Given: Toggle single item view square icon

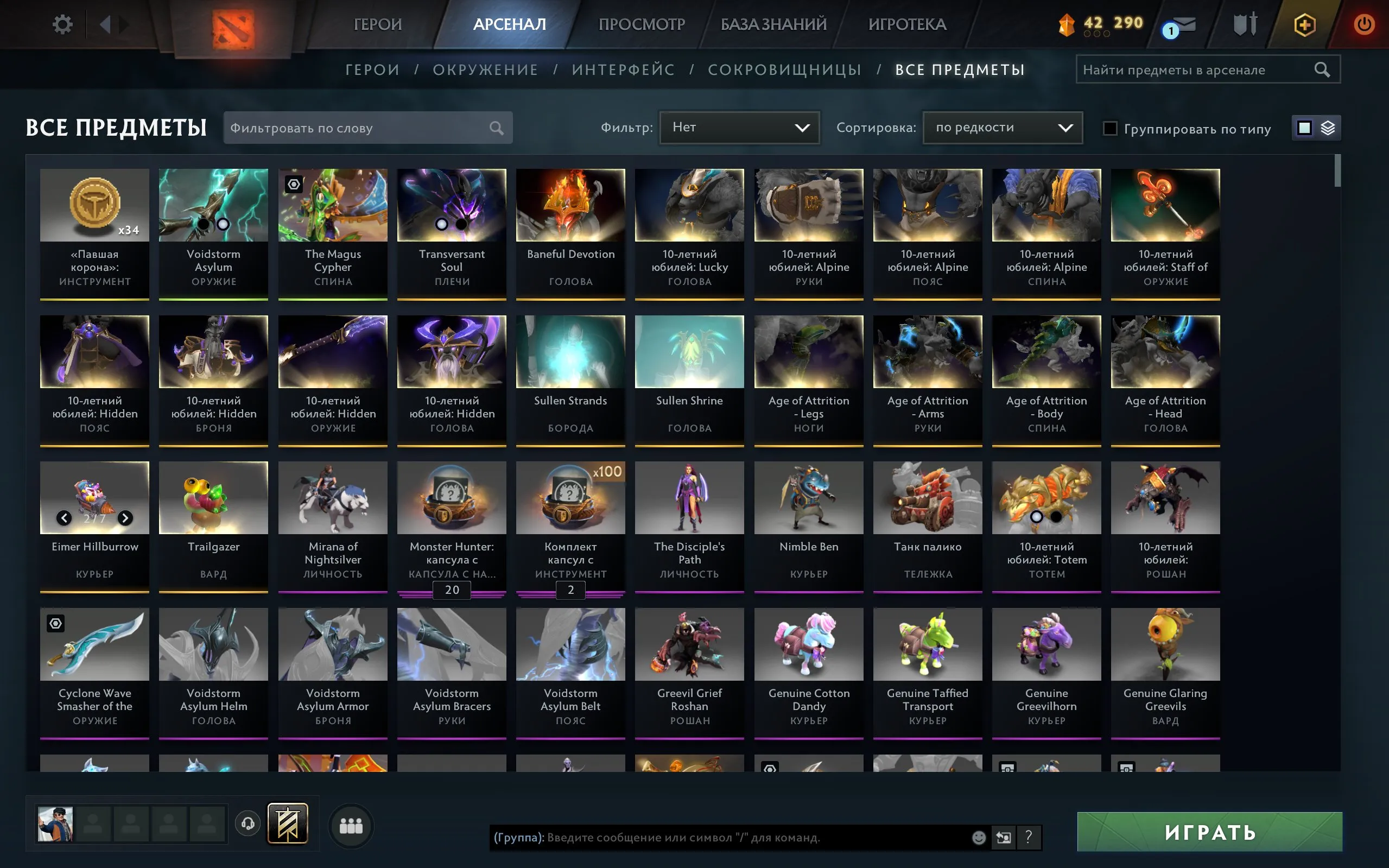Looking at the screenshot, I should [x=1305, y=128].
